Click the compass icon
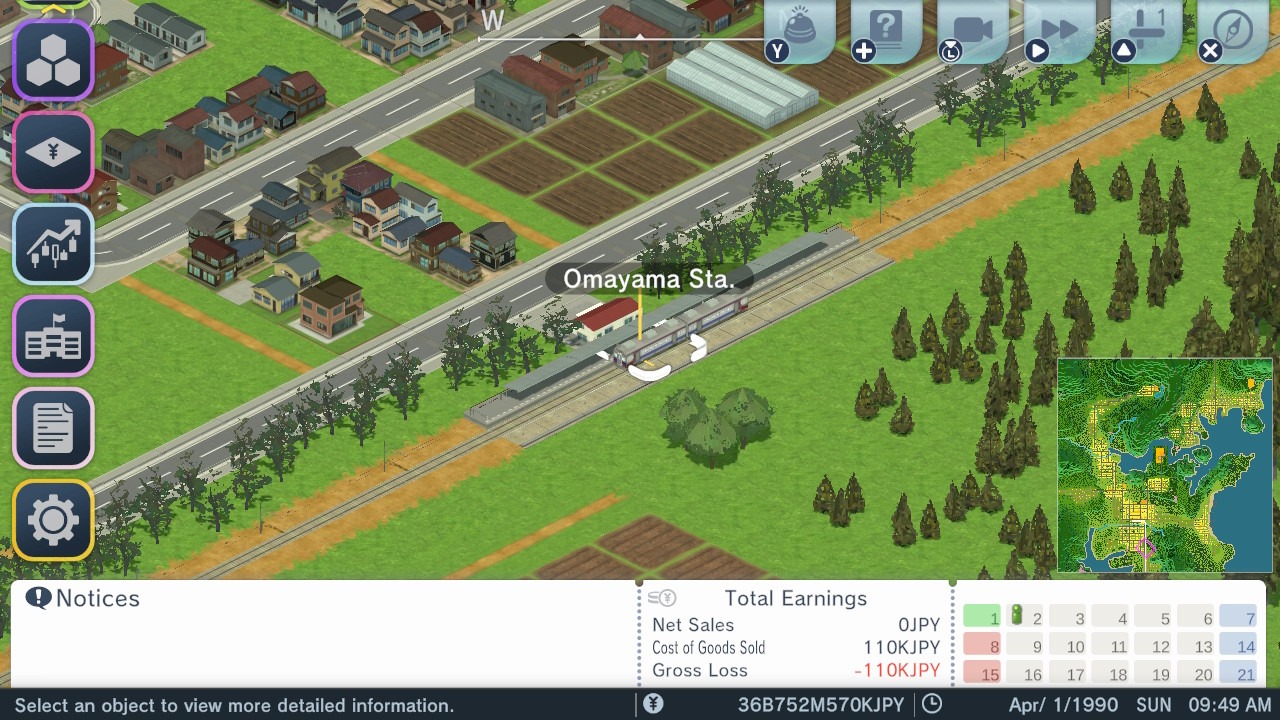1280x720 pixels. 1234,30
